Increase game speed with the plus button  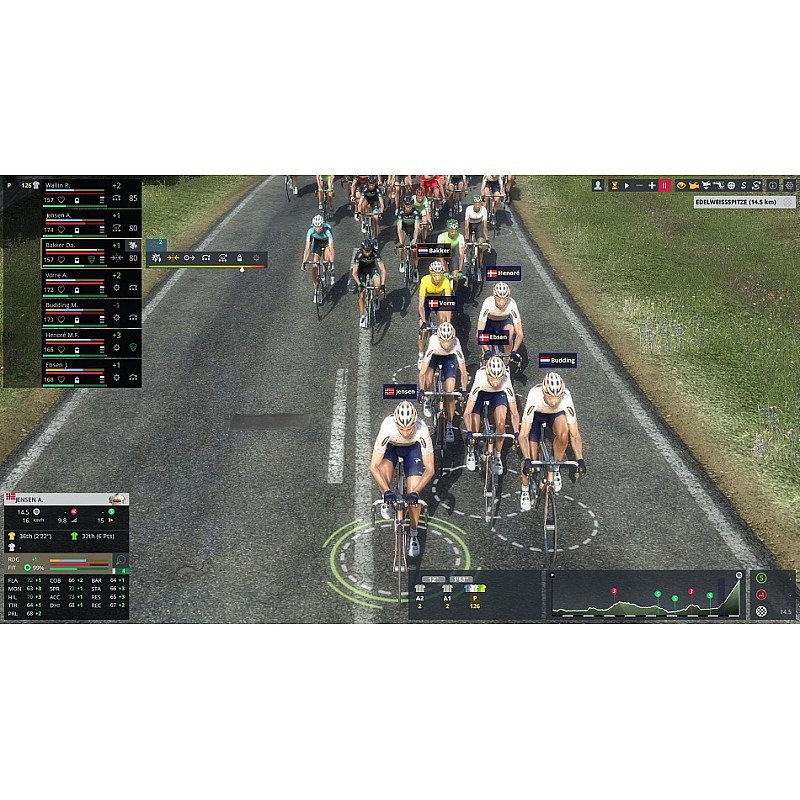tap(652, 185)
